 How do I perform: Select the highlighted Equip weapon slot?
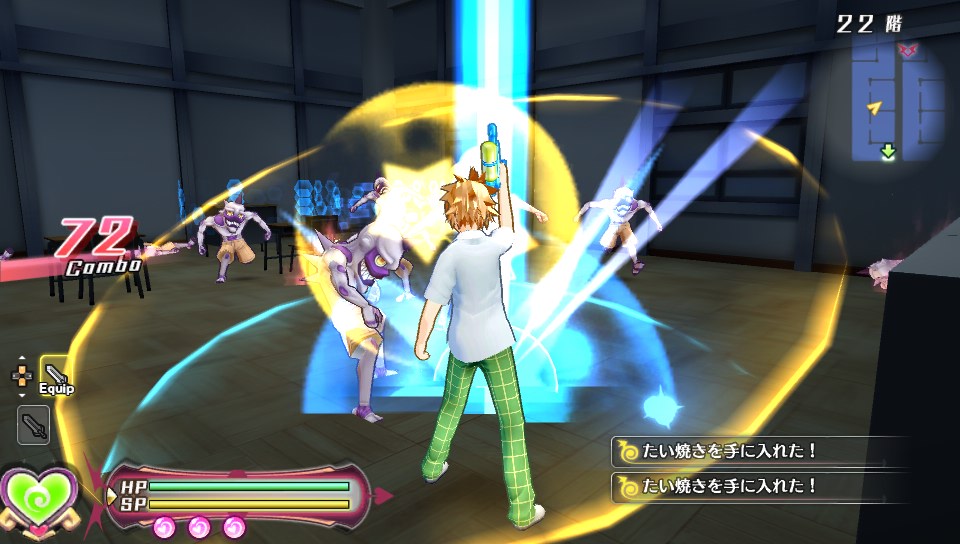(57, 374)
